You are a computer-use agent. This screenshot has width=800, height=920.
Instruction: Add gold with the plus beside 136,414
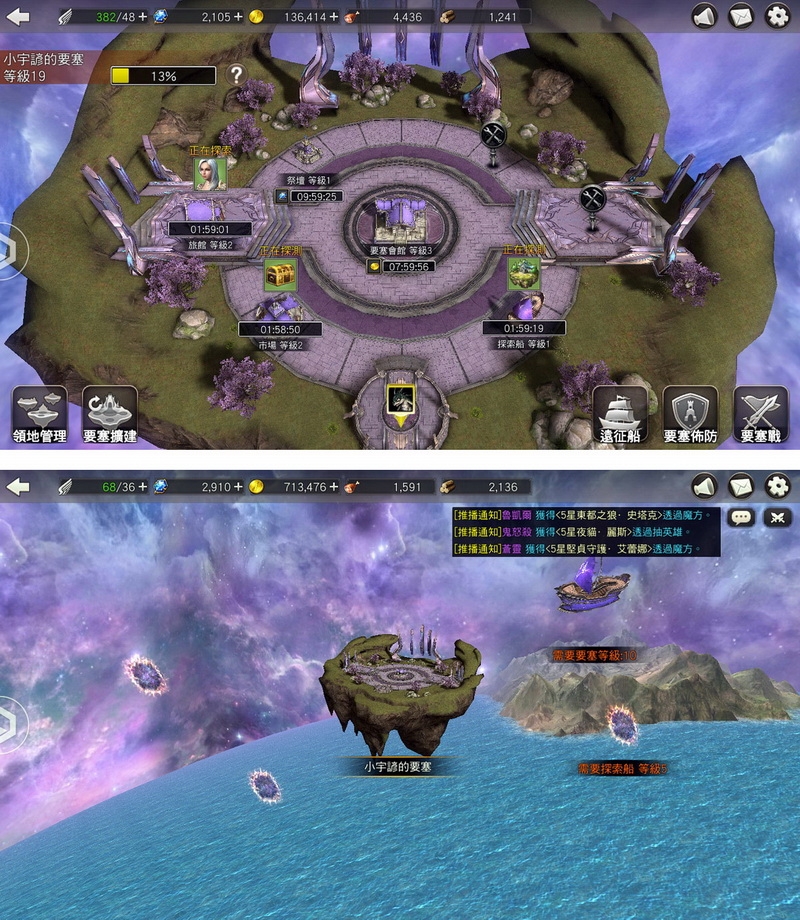[333, 16]
